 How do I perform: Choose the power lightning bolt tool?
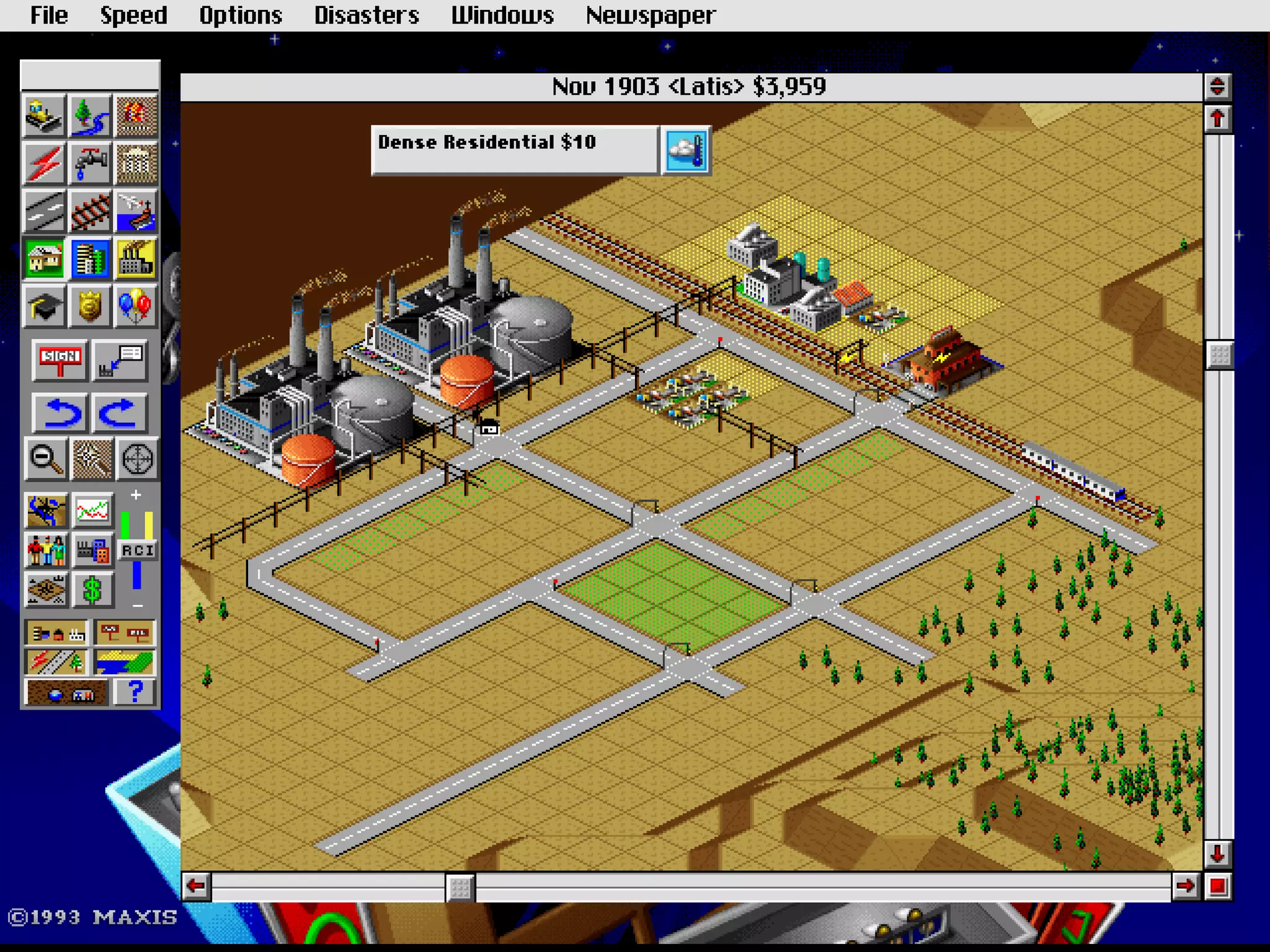[43, 163]
